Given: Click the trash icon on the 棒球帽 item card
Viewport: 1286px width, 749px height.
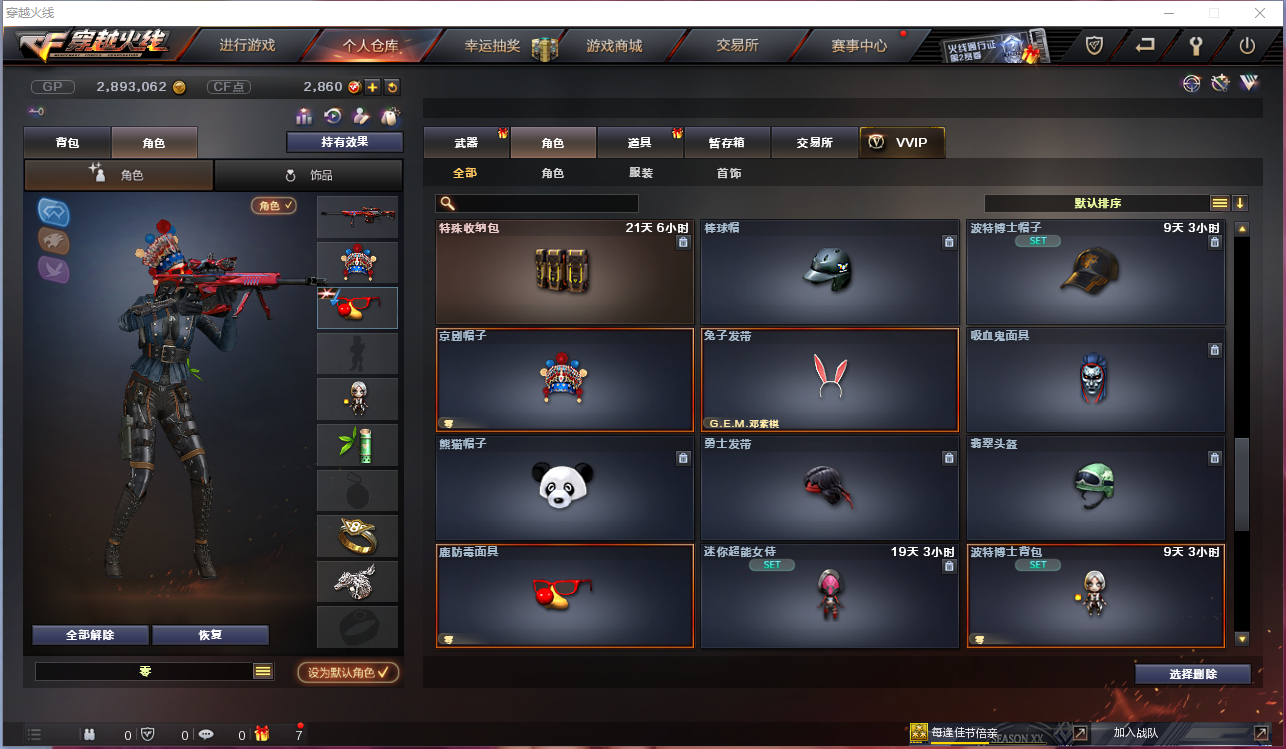Looking at the screenshot, I should pos(948,242).
